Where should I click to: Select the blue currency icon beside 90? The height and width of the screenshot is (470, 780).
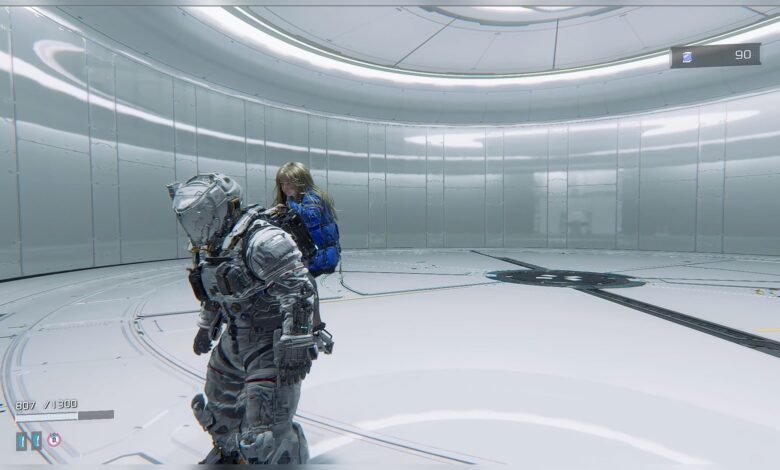pyautogui.click(x=687, y=57)
